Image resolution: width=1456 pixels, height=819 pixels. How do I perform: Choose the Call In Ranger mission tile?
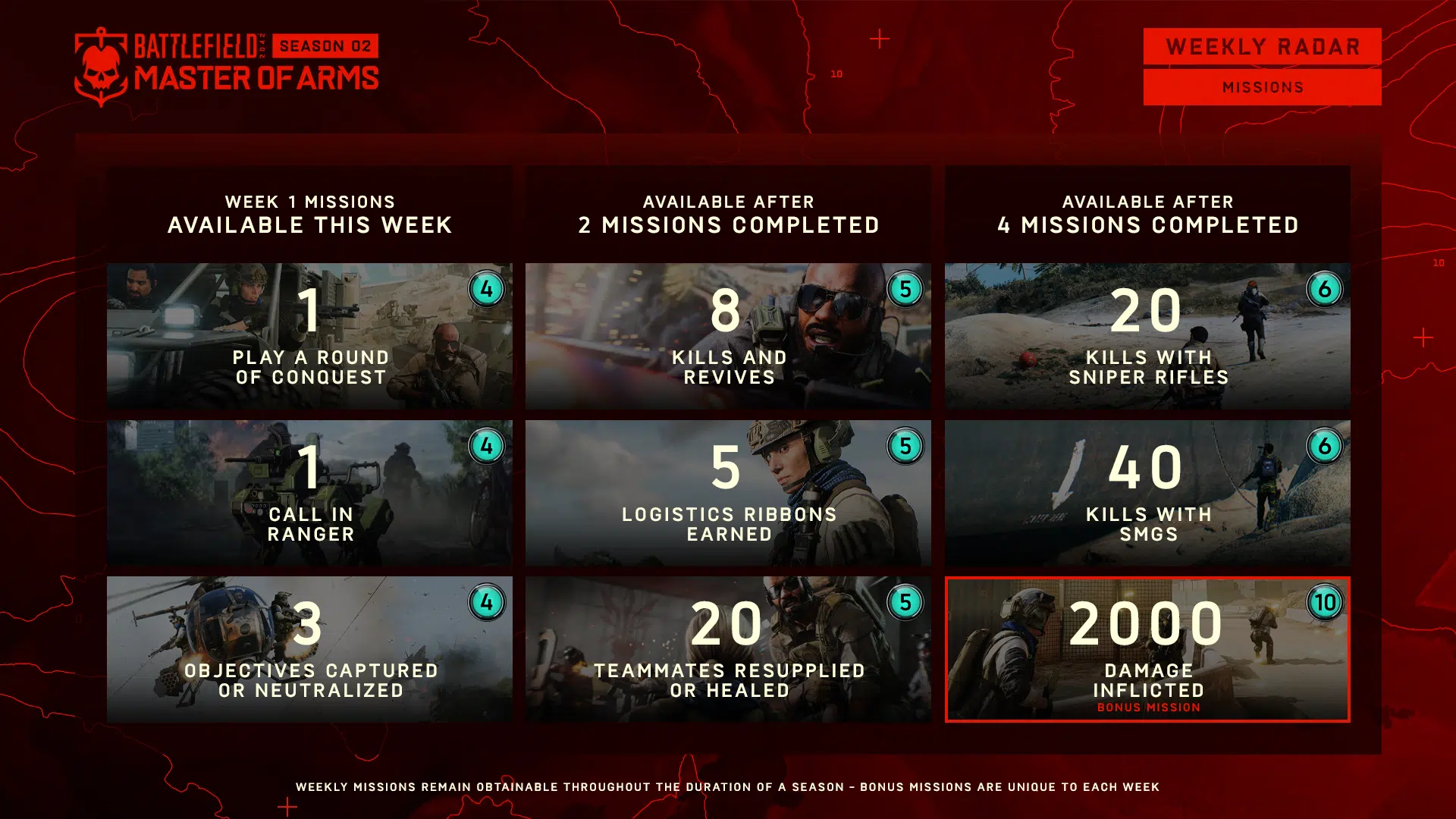point(309,493)
